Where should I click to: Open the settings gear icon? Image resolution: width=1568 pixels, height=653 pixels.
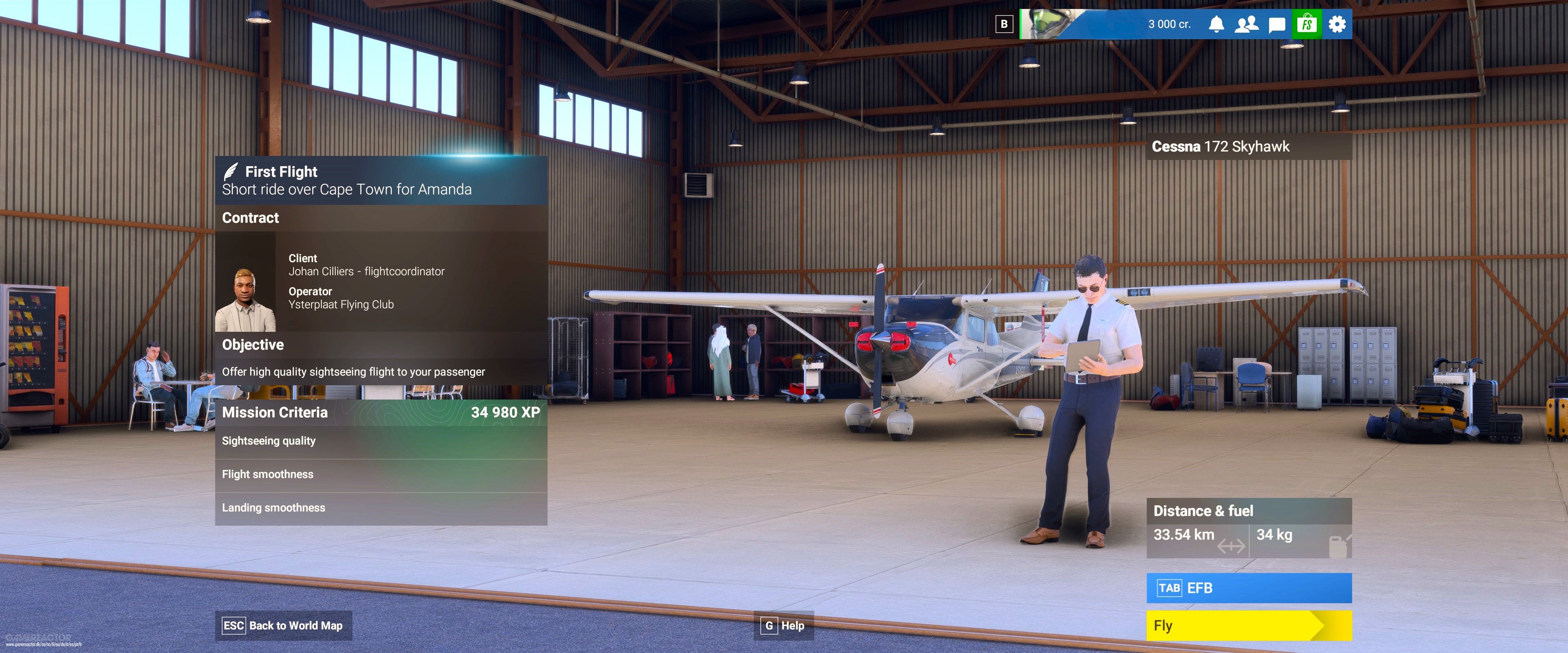point(1337,24)
